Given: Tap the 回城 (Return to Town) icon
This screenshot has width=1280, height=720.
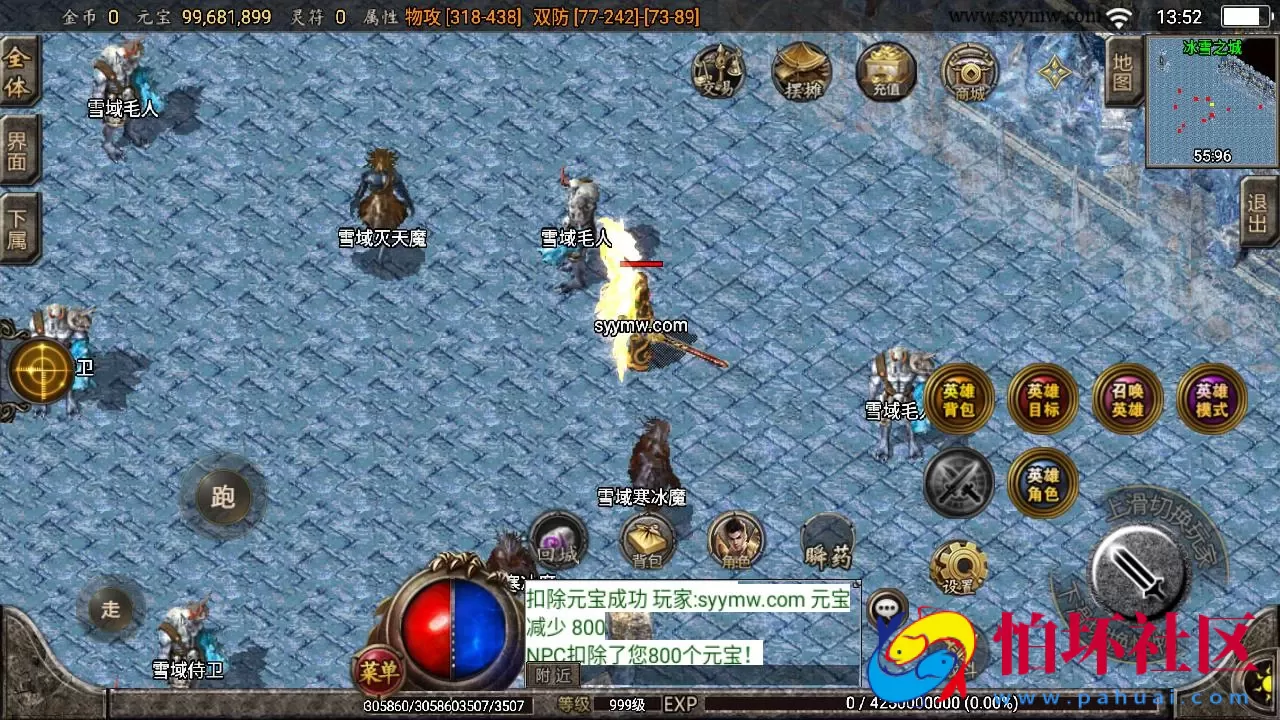Looking at the screenshot, I should click(x=558, y=540).
